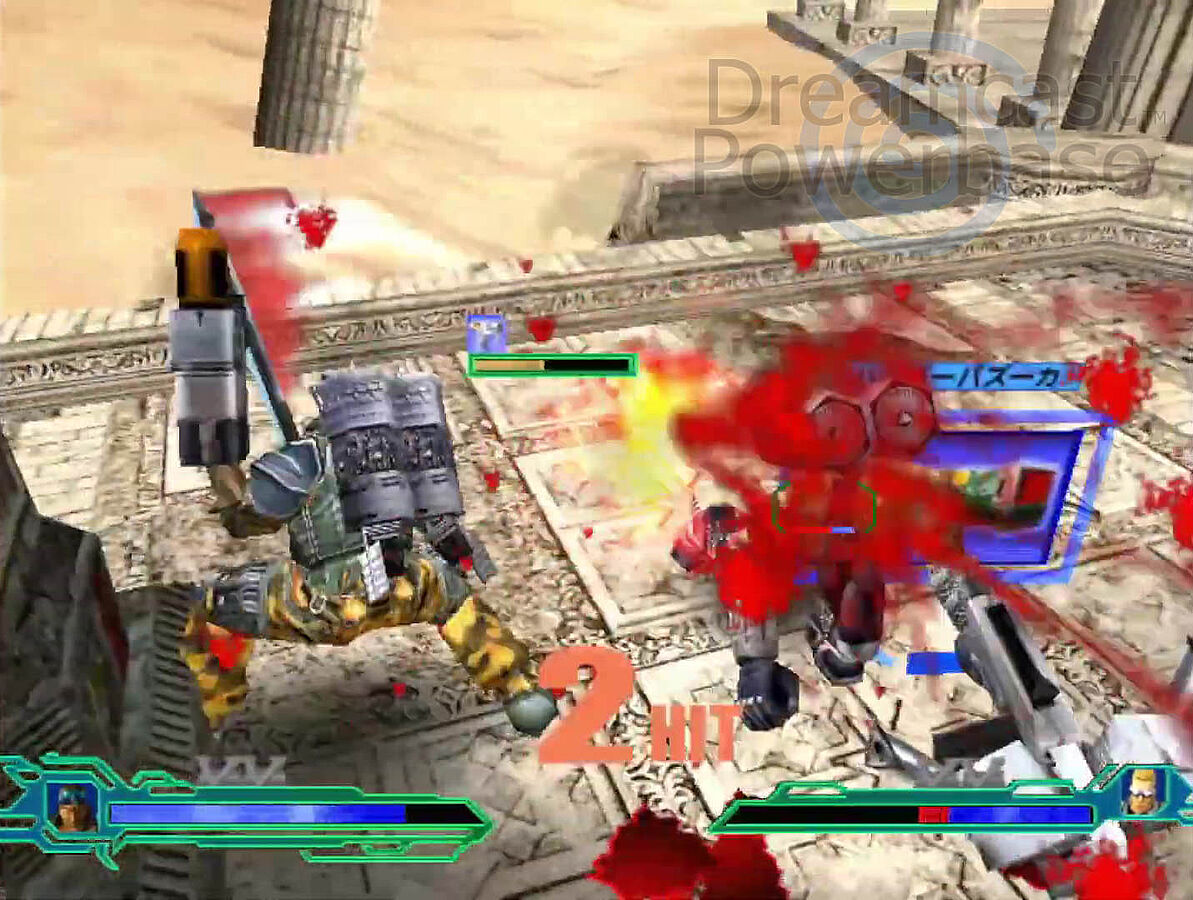Select the blue Japanese bazooka weapon label
Image resolution: width=1193 pixels, height=900 pixels.
tap(1005, 376)
